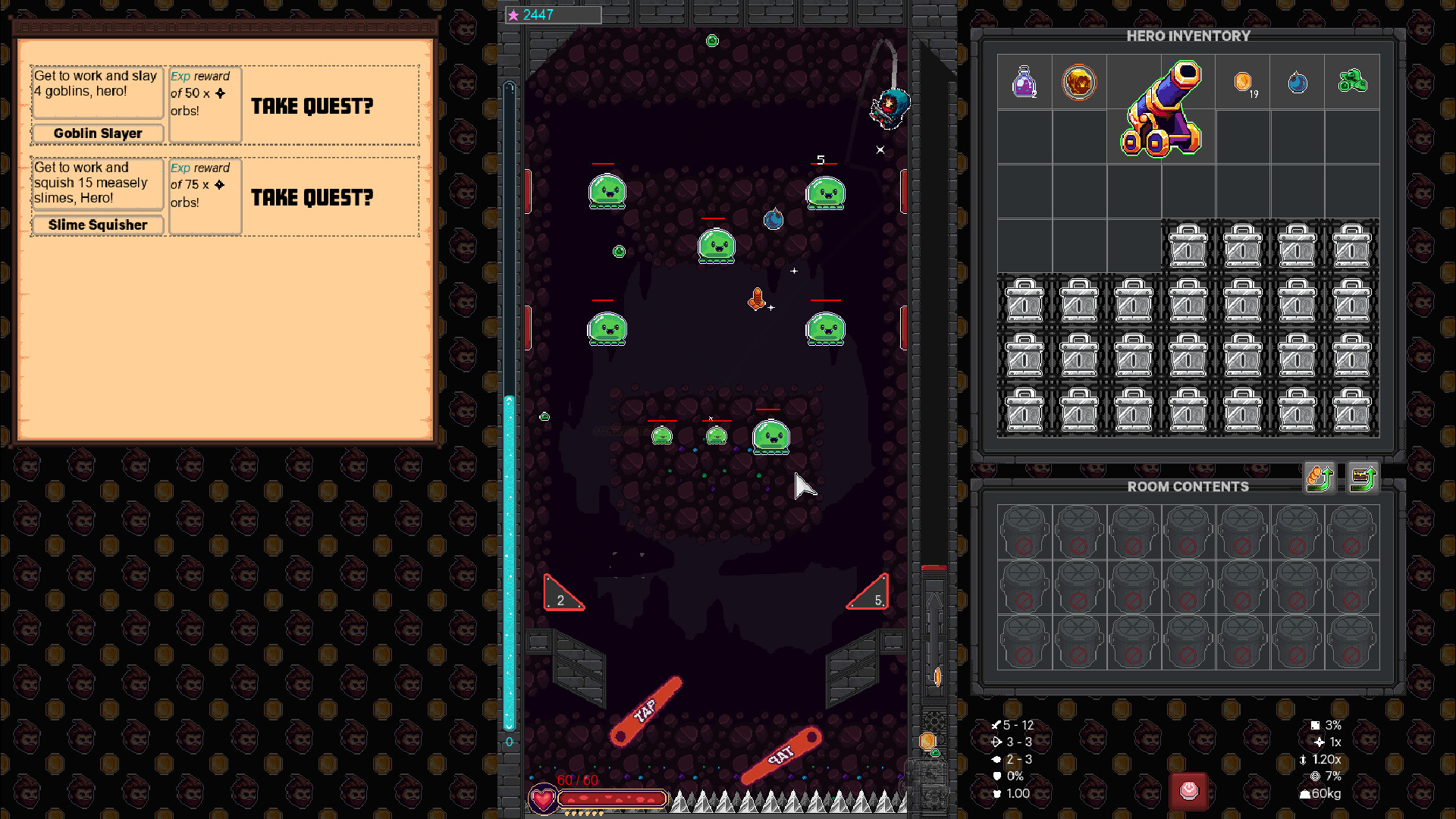
Task: Click TAKE QUEST? for the Goblin Slayer quest
Action: tap(313, 106)
